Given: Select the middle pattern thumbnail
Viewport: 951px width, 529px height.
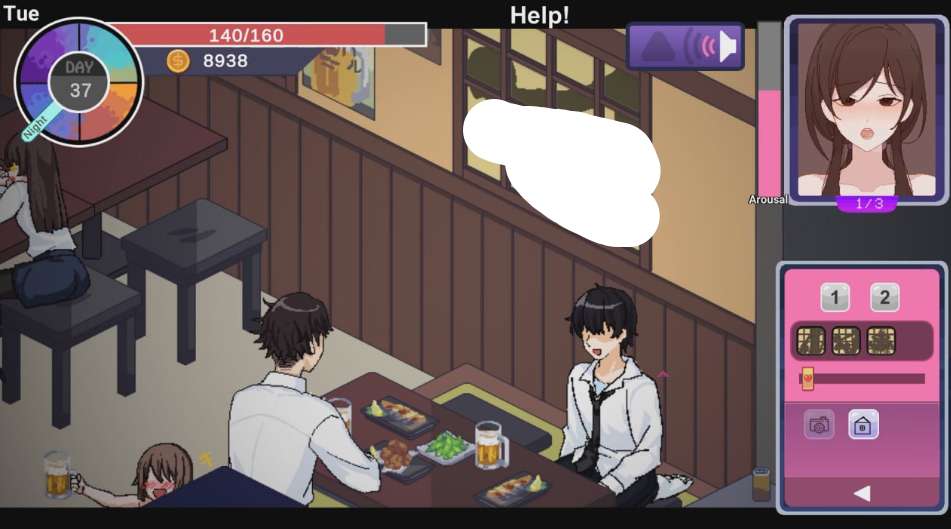Looking at the screenshot, I should [846, 341].
